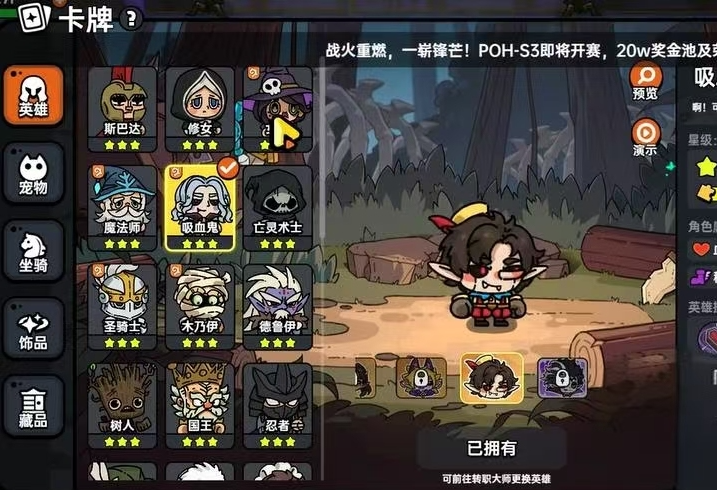Select the 魔法师 hero card

point(121,206)
